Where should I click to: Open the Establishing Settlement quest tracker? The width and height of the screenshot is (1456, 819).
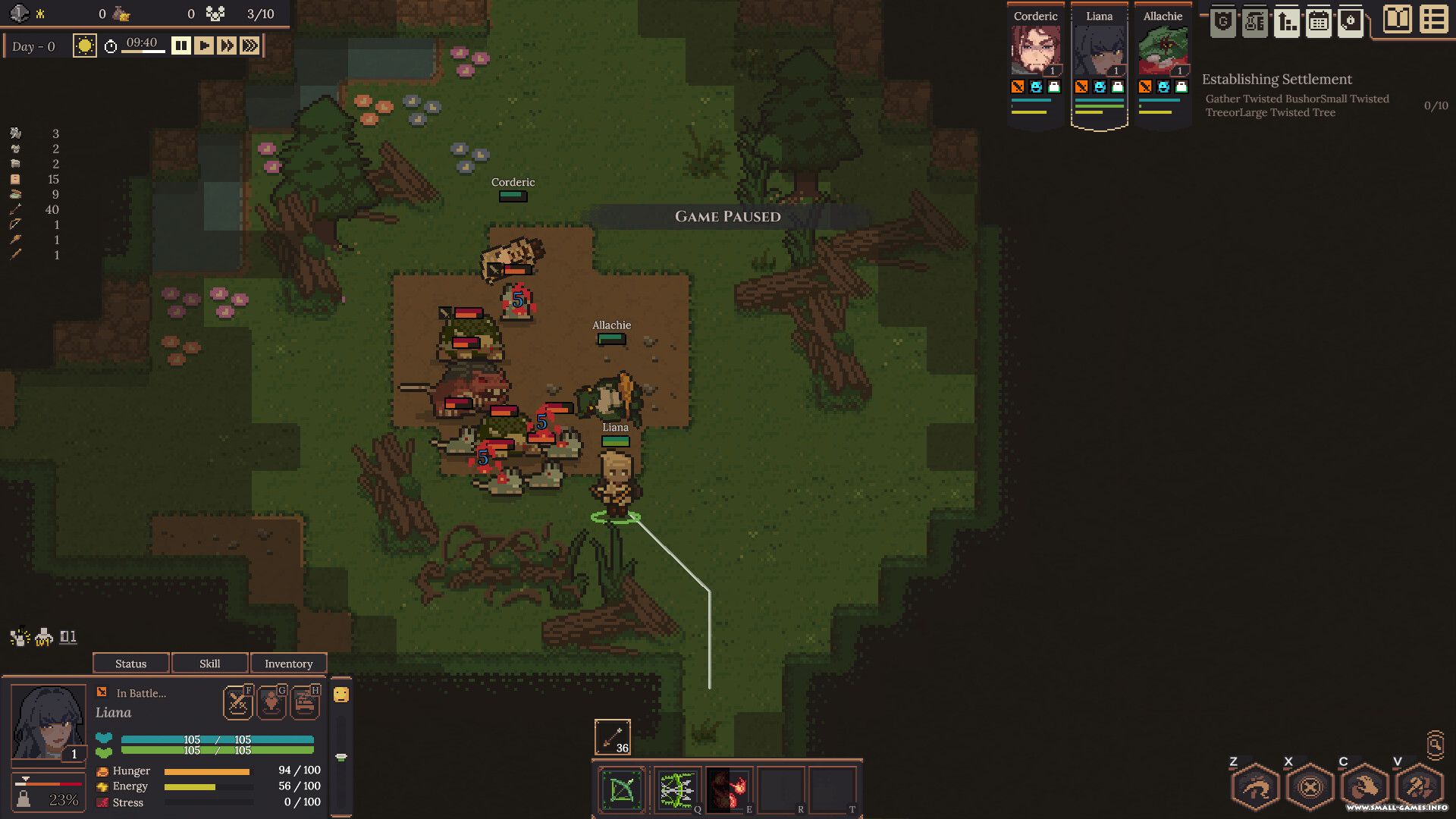(1276, 80)
